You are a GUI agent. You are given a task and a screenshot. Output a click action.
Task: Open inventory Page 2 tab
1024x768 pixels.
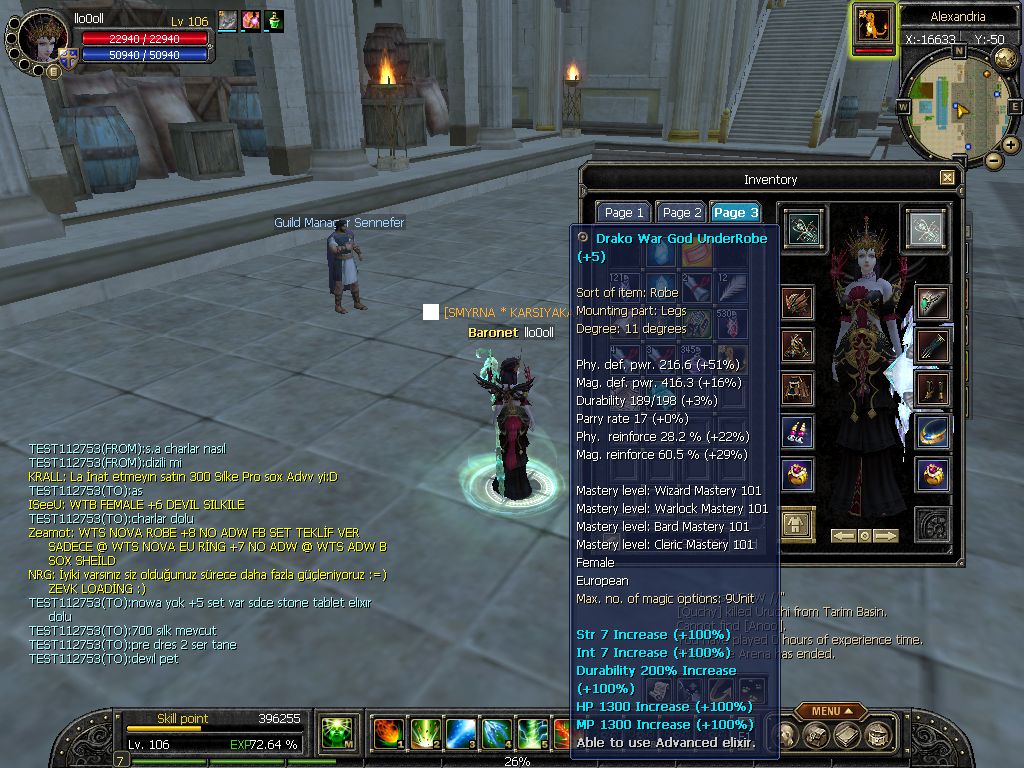(x=682, y=212)
